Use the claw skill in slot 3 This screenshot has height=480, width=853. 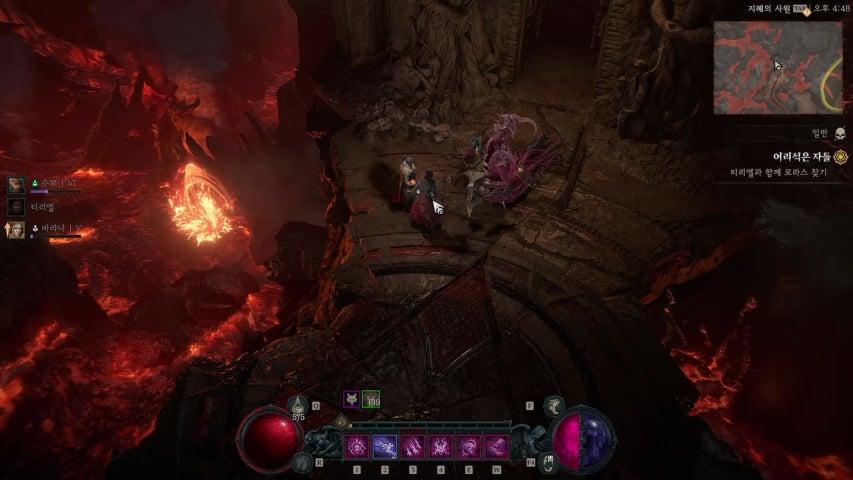(x=412, y=447)
